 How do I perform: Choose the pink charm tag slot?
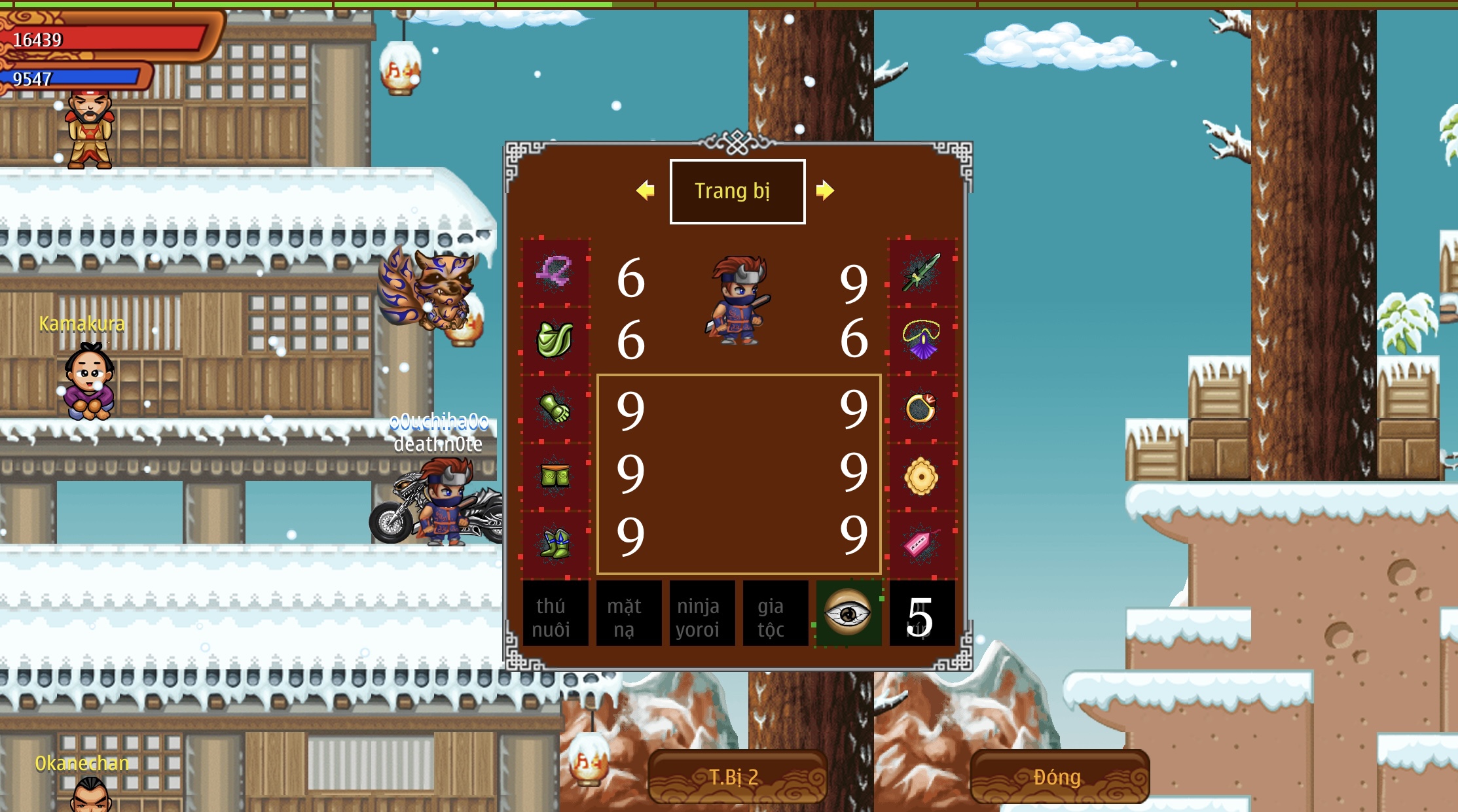pyautogui.click(x=921, y=544)
